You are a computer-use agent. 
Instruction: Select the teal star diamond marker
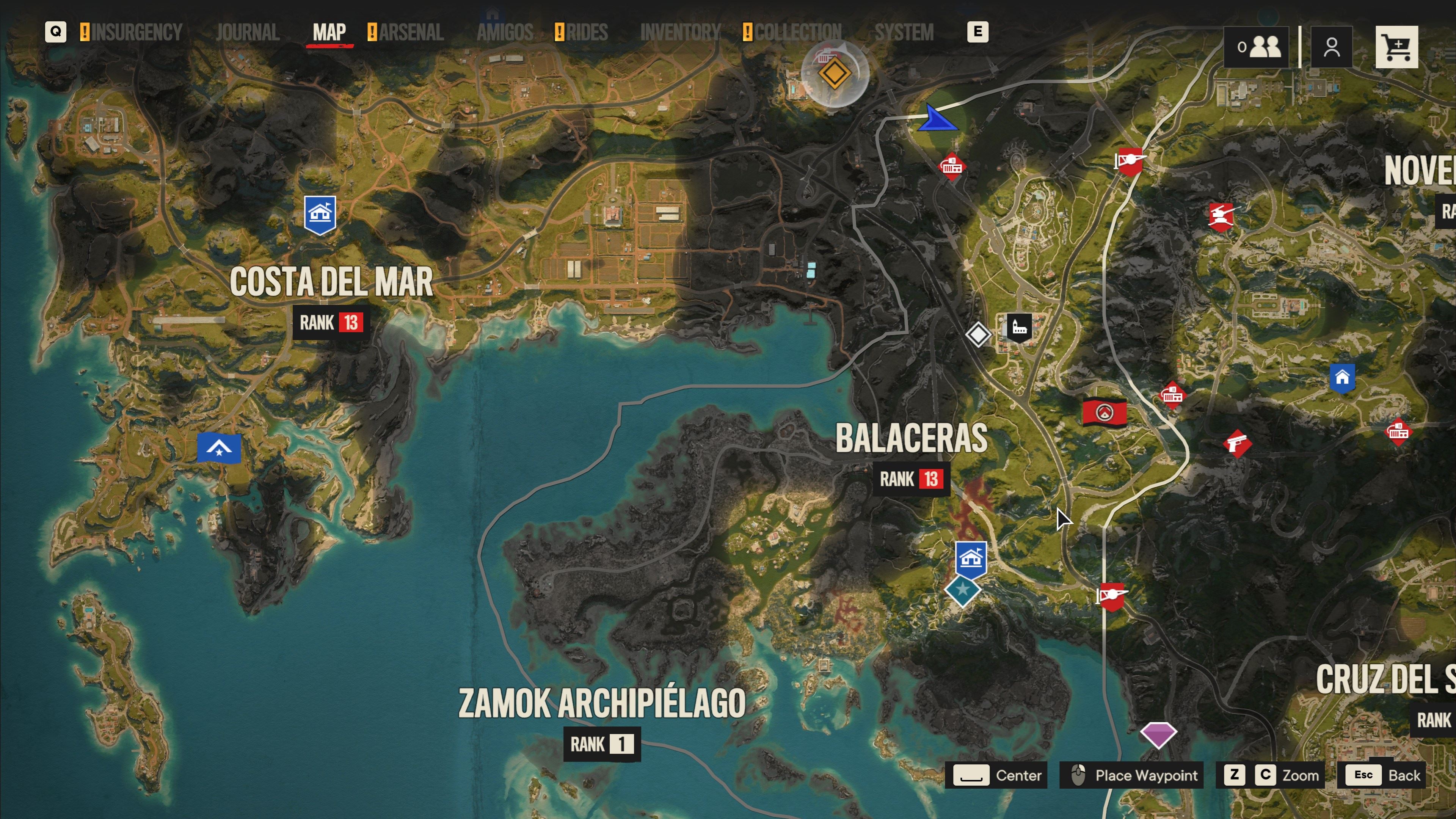tap(962, 590)
